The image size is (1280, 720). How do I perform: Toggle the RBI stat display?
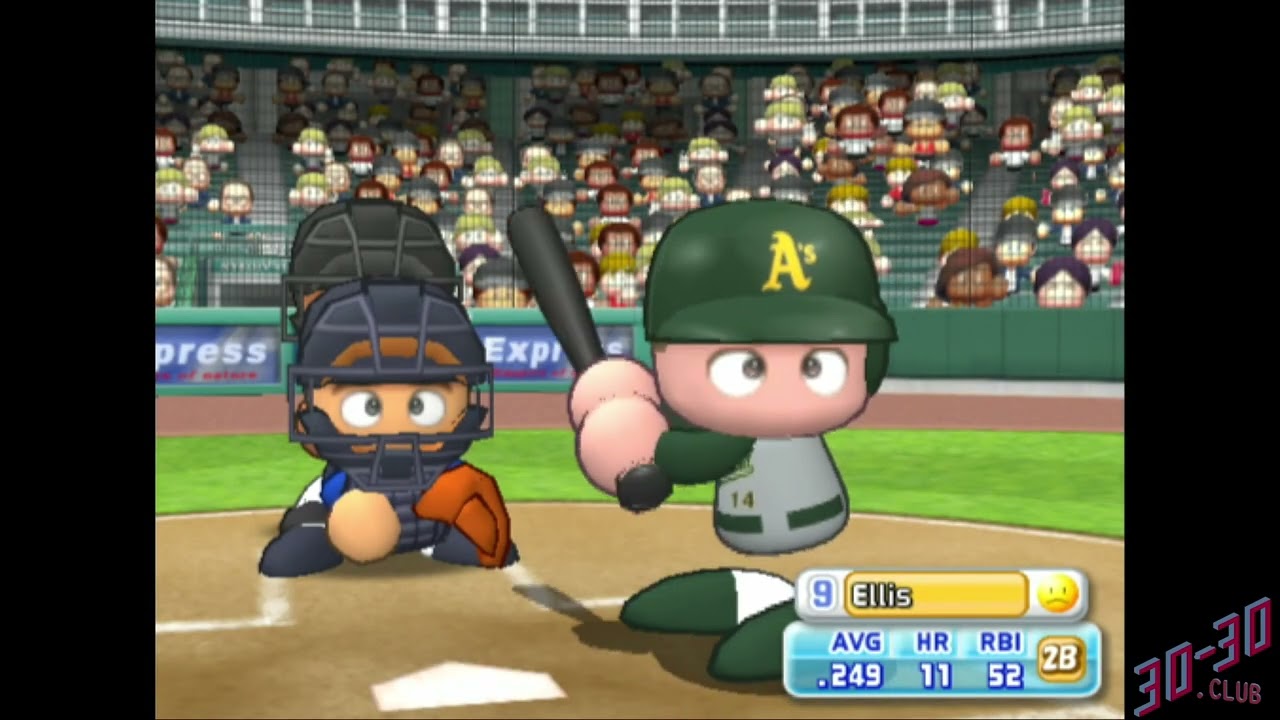coord(1003,645)
